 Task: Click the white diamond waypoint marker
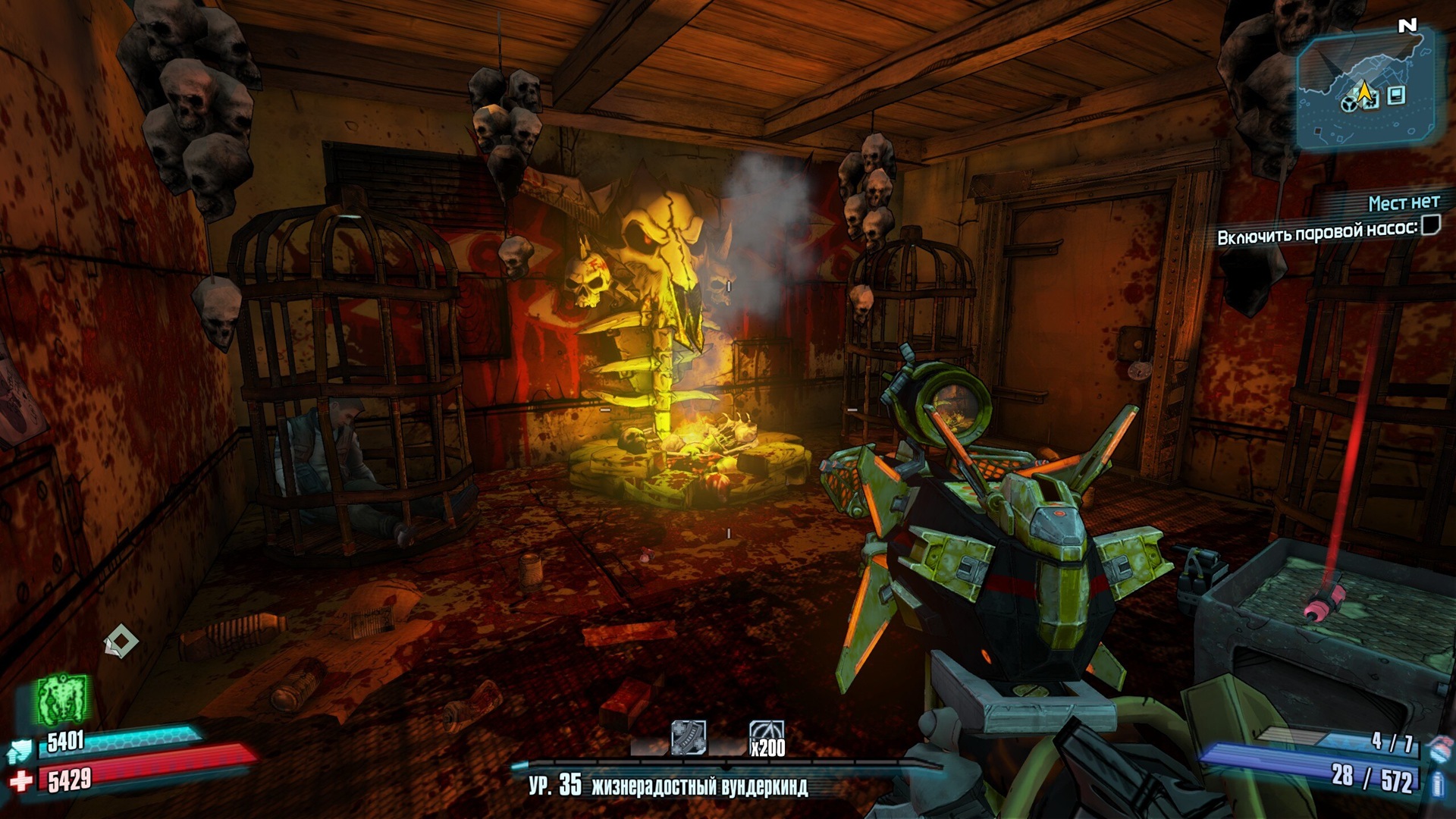point(121,642)
